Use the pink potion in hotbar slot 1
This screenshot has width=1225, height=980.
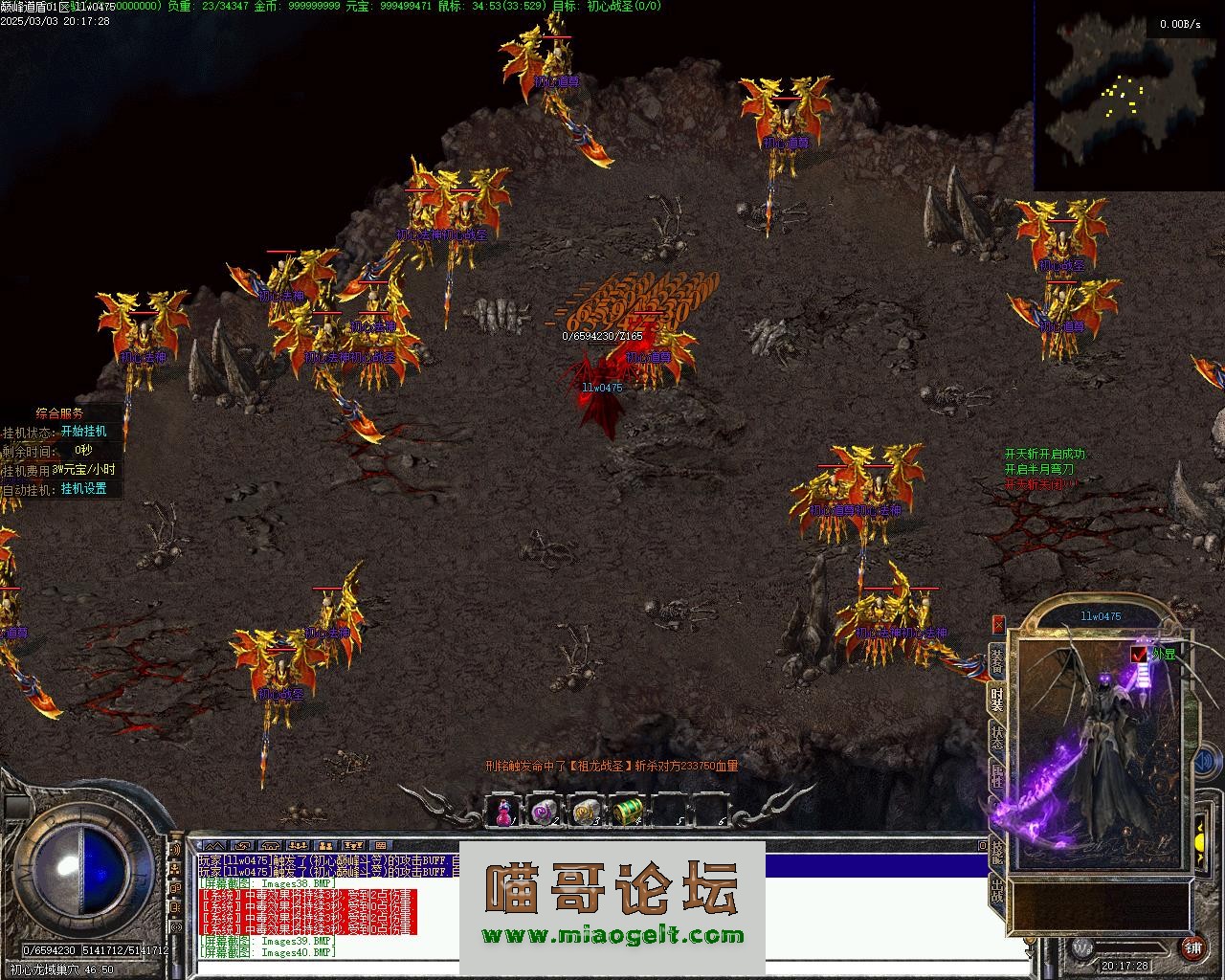pos(502,811)
